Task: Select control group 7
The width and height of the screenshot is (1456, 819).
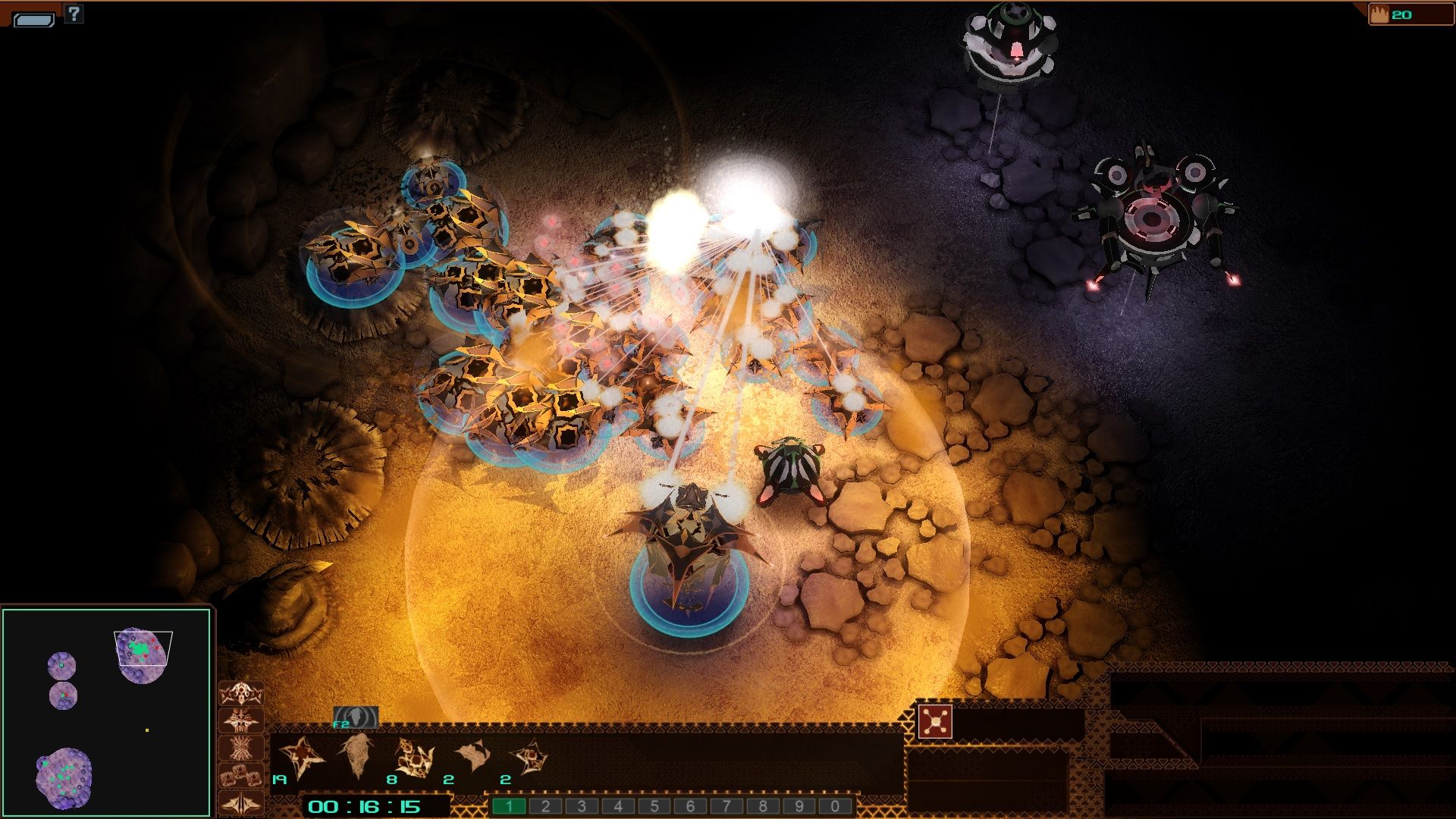Action: [x=726, y=806]
